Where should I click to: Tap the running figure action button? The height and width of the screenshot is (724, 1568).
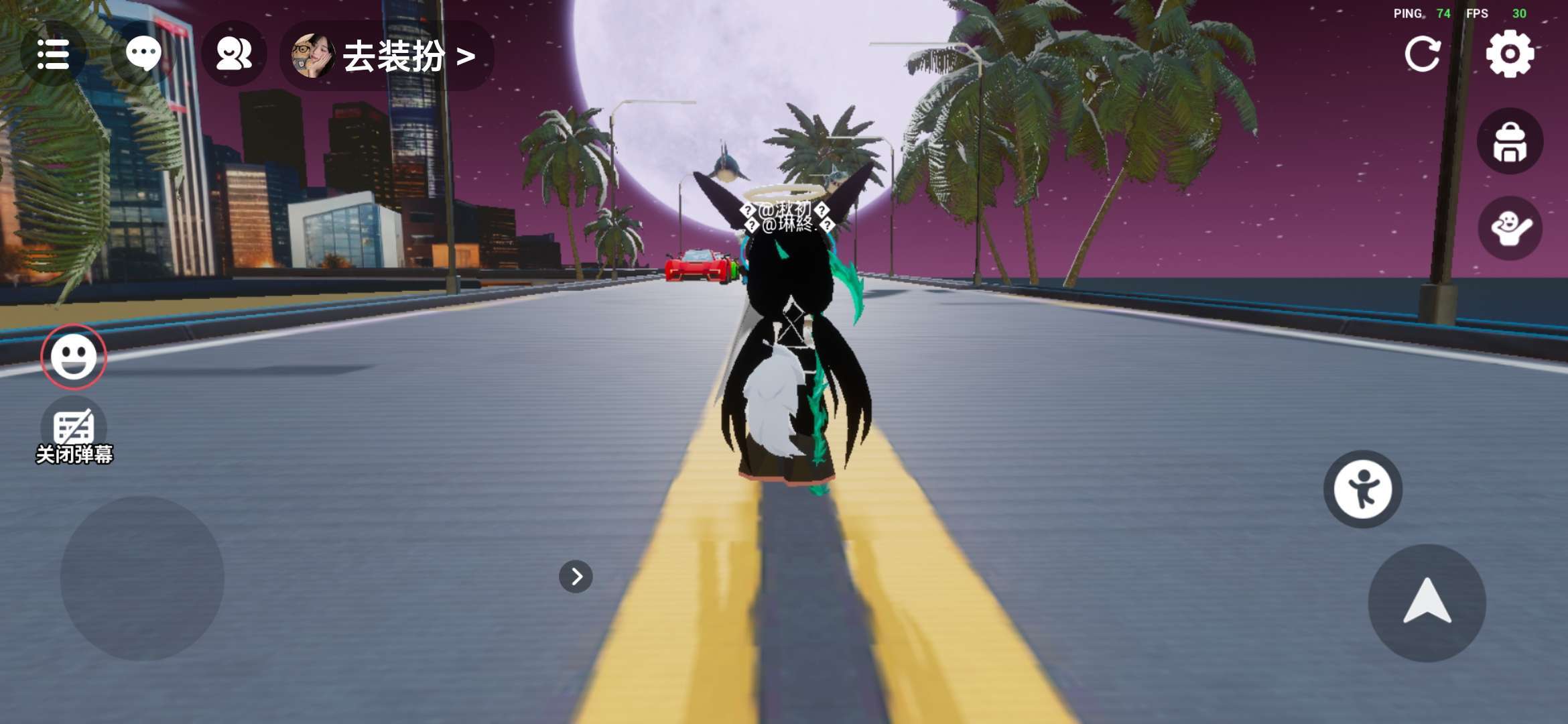(x=1362, y=489)
